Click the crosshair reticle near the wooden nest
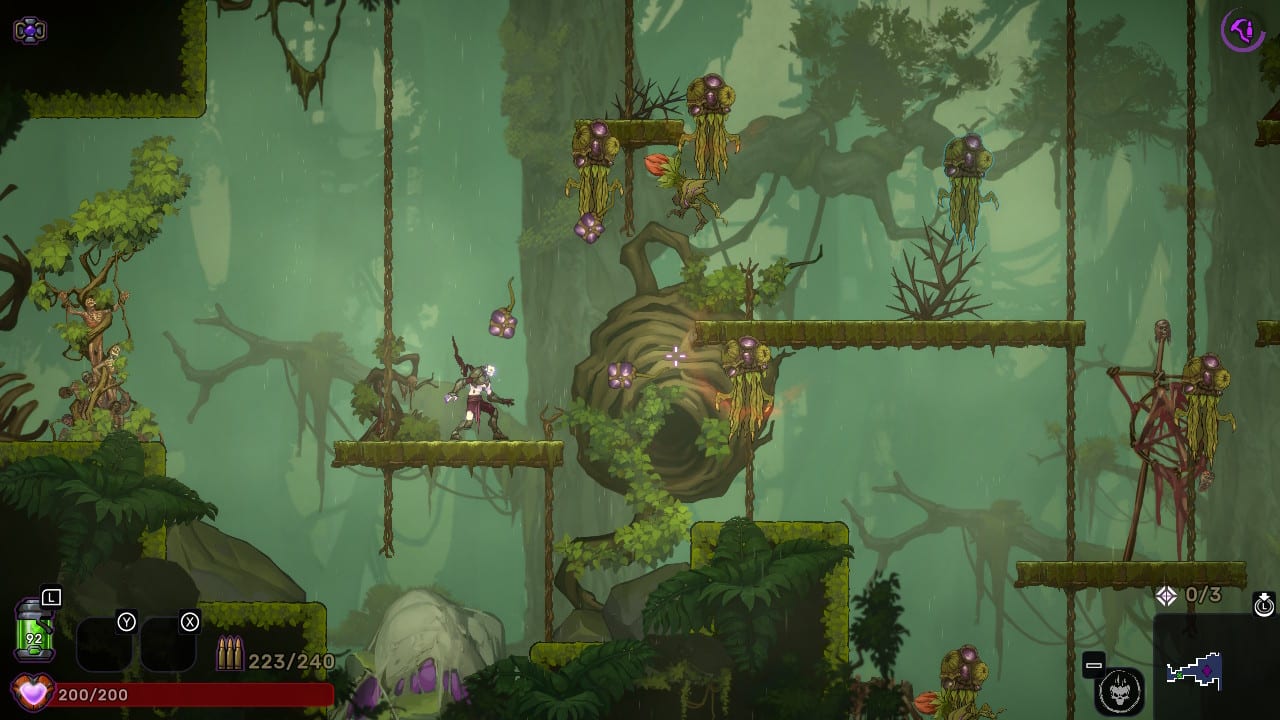The width and height of the screenshot is (1280, 720). (677, 355)
